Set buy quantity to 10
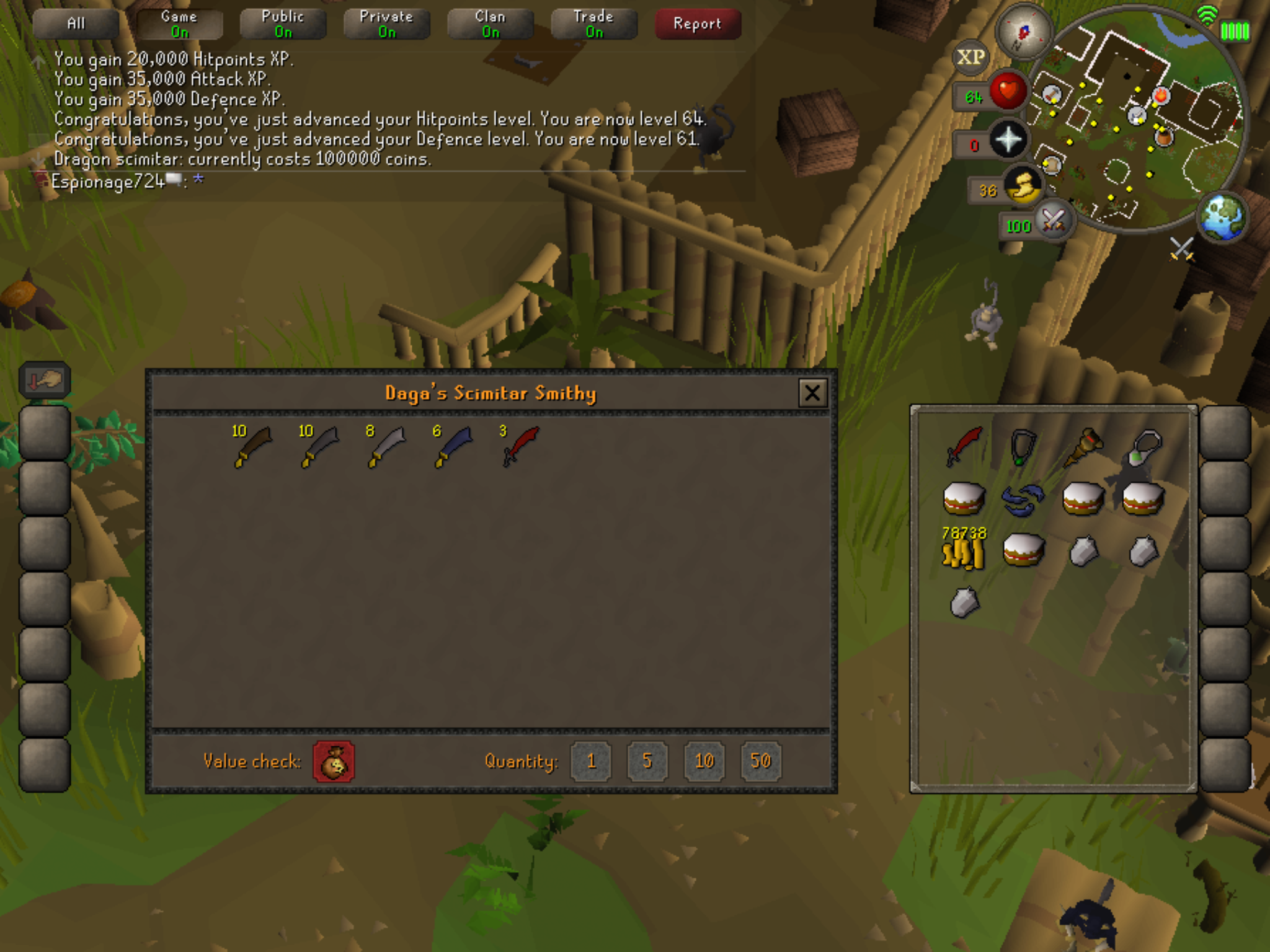Viewport: 1270px width, 952px height. [704, 761]
